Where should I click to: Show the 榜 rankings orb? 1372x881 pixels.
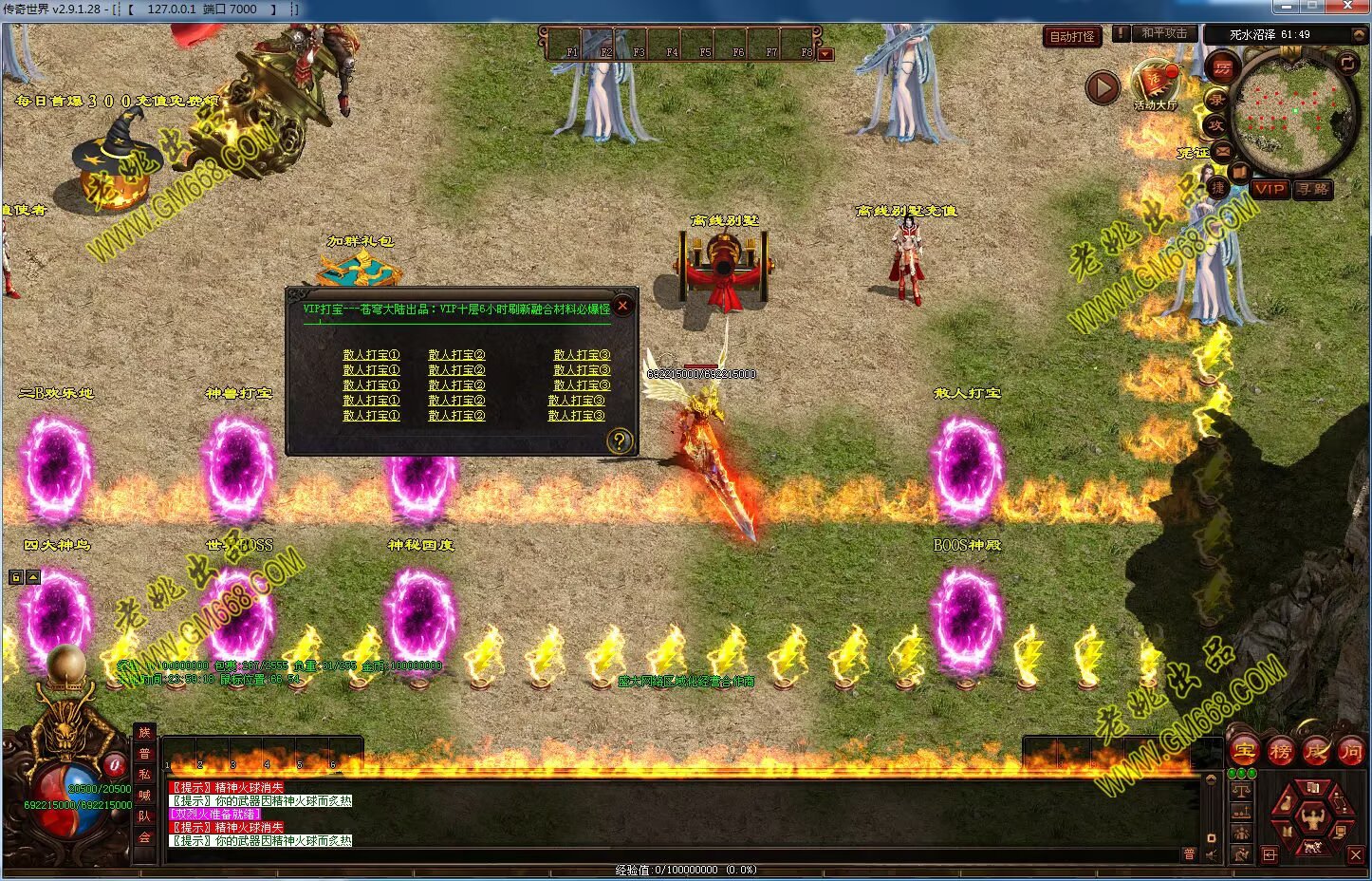point(1280,751)
